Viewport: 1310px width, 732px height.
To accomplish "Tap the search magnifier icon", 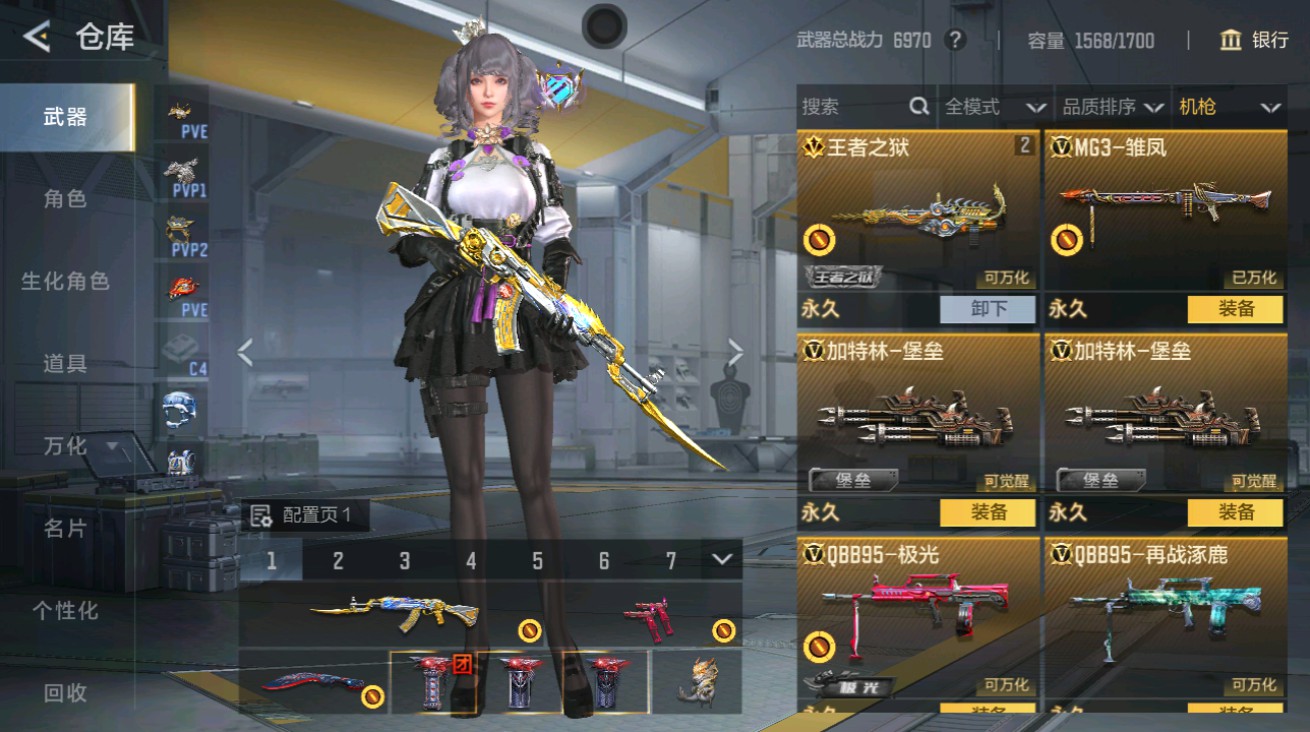I will click(918, 106).
